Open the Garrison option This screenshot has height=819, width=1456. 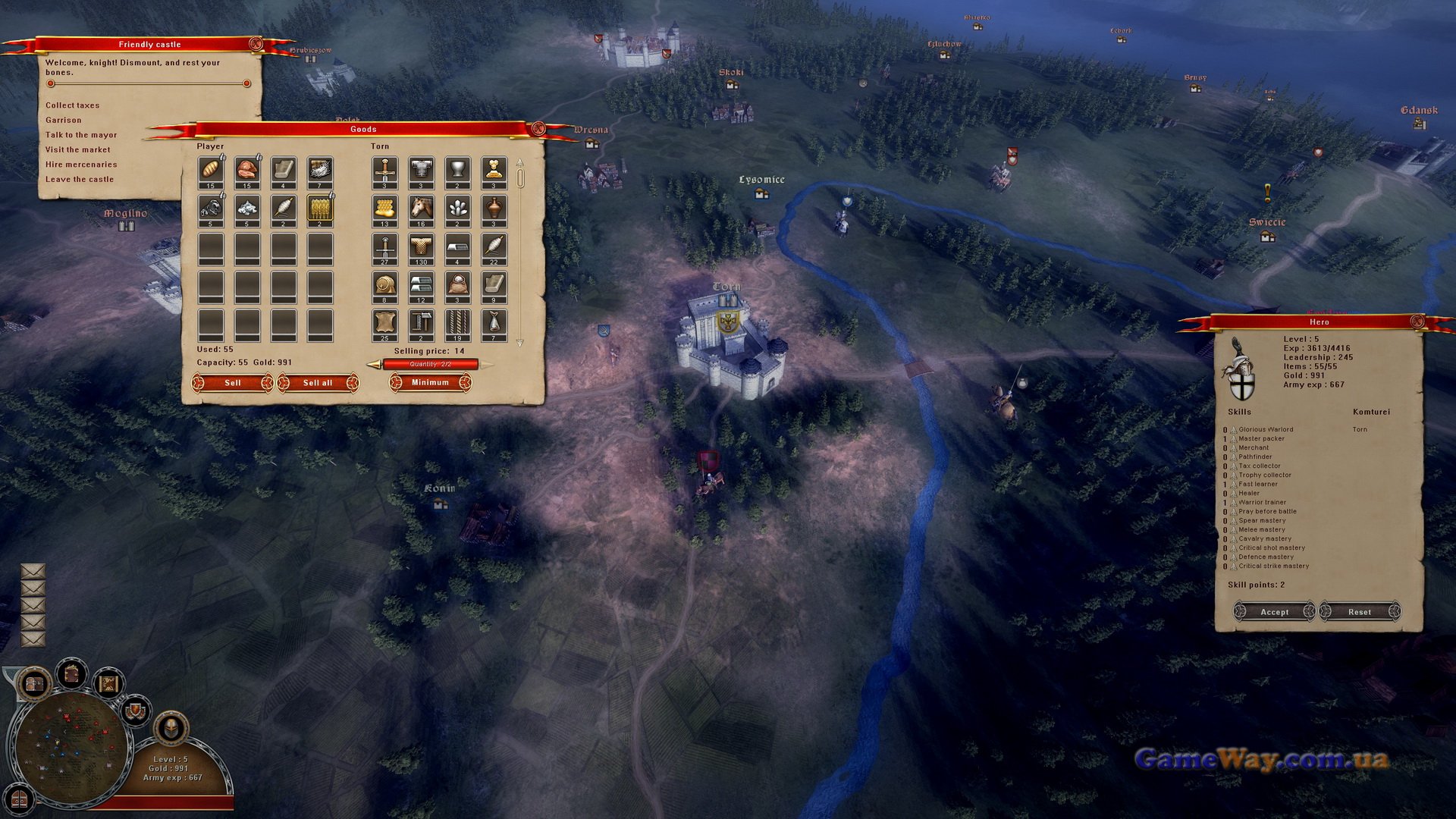coord(63,120)
